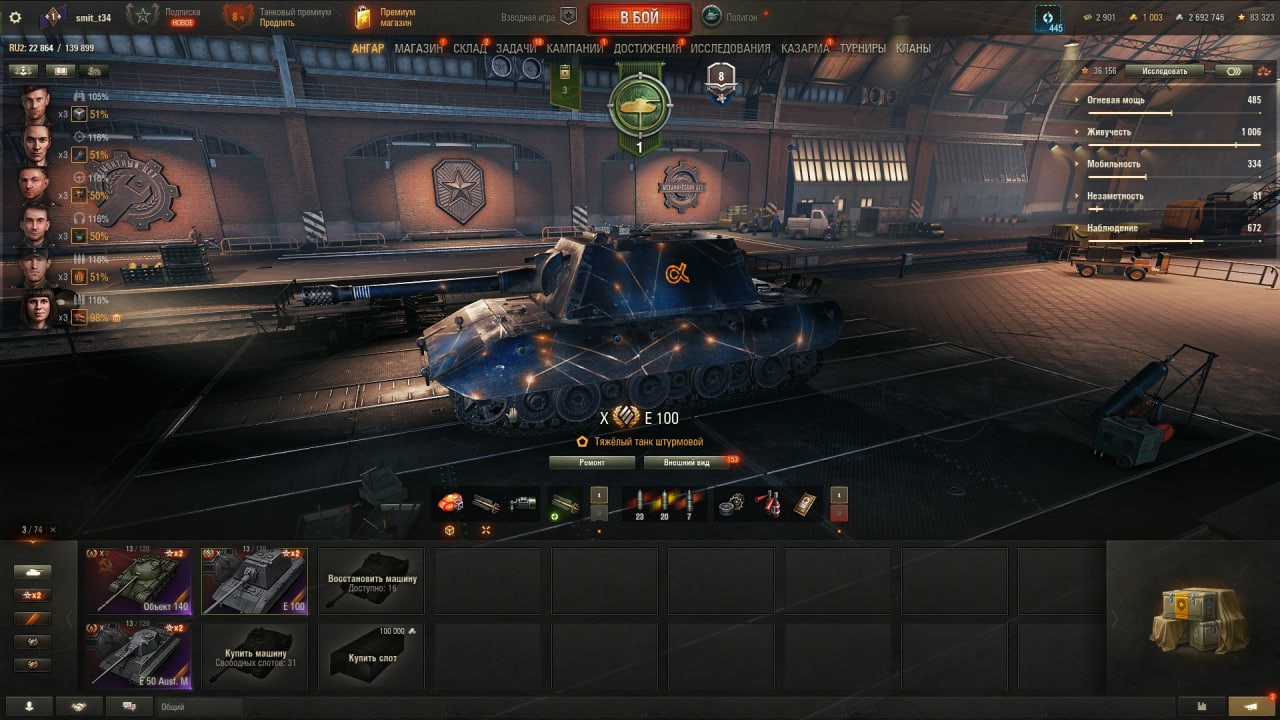
Task: Open the СКЛАД tab
Action: [469, 48]
